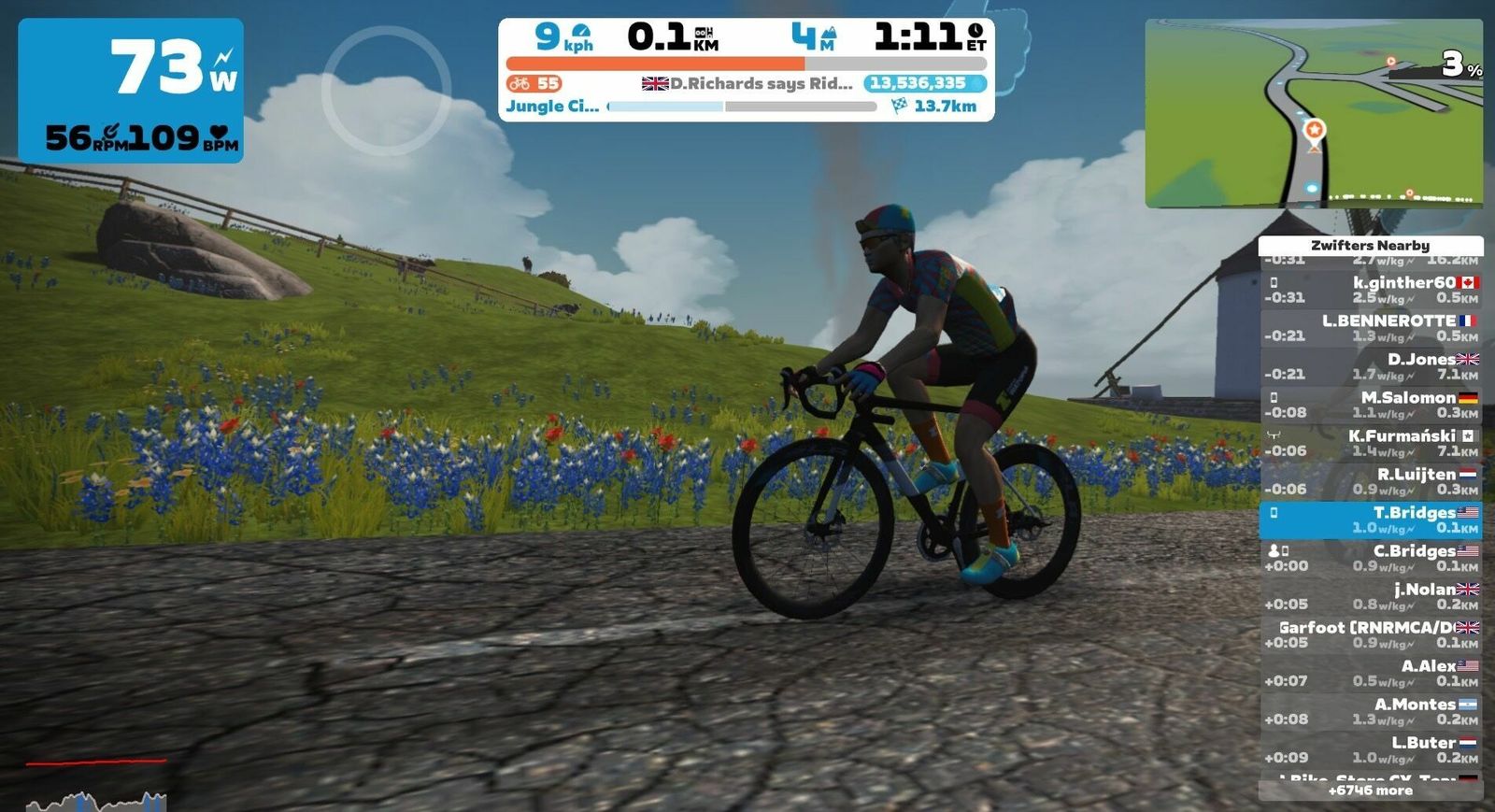Image resolution: width=1495 pixels, height=812 pixels.
Task: Select C.Bridges from the nearby riders
Action: point(1371,558)
